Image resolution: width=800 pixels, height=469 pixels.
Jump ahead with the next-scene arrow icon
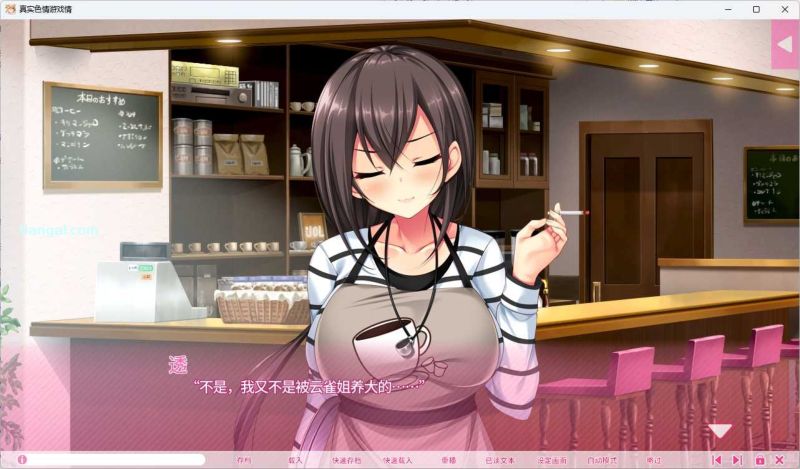737,460
